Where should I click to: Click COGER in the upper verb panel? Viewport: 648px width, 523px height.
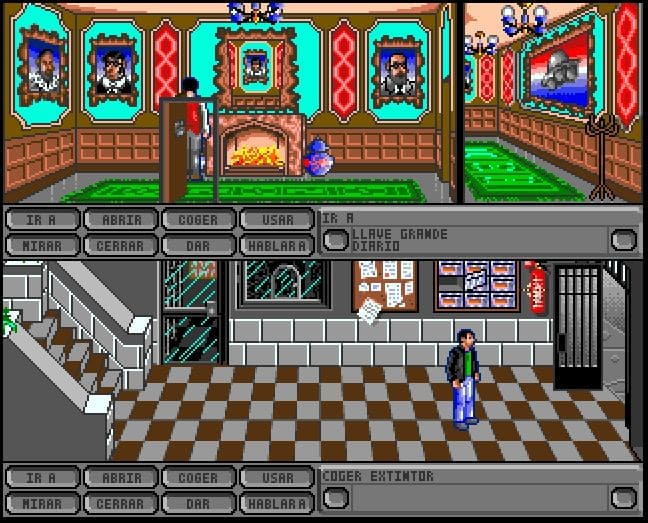pos(197,220)
